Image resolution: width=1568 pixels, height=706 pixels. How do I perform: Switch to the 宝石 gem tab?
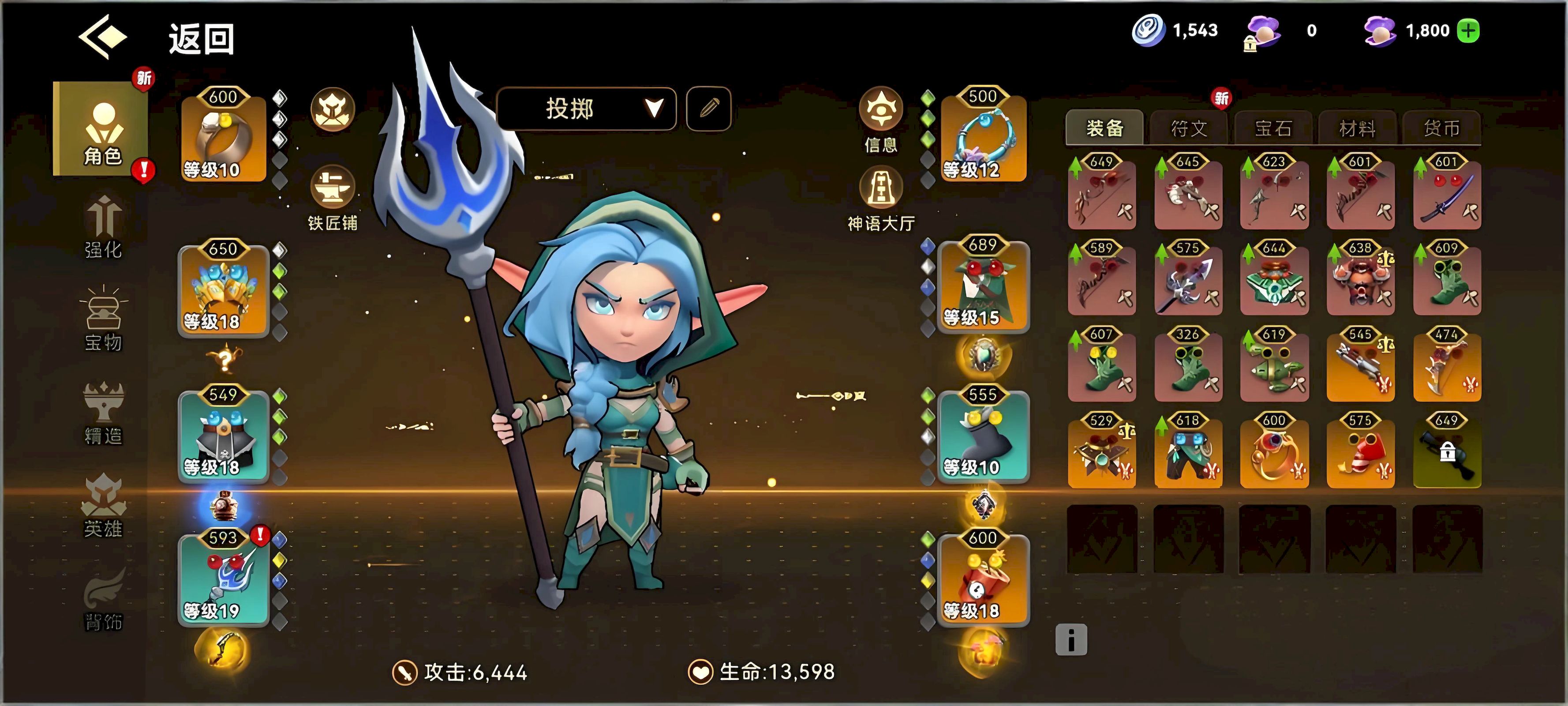tap(1273, 128)
